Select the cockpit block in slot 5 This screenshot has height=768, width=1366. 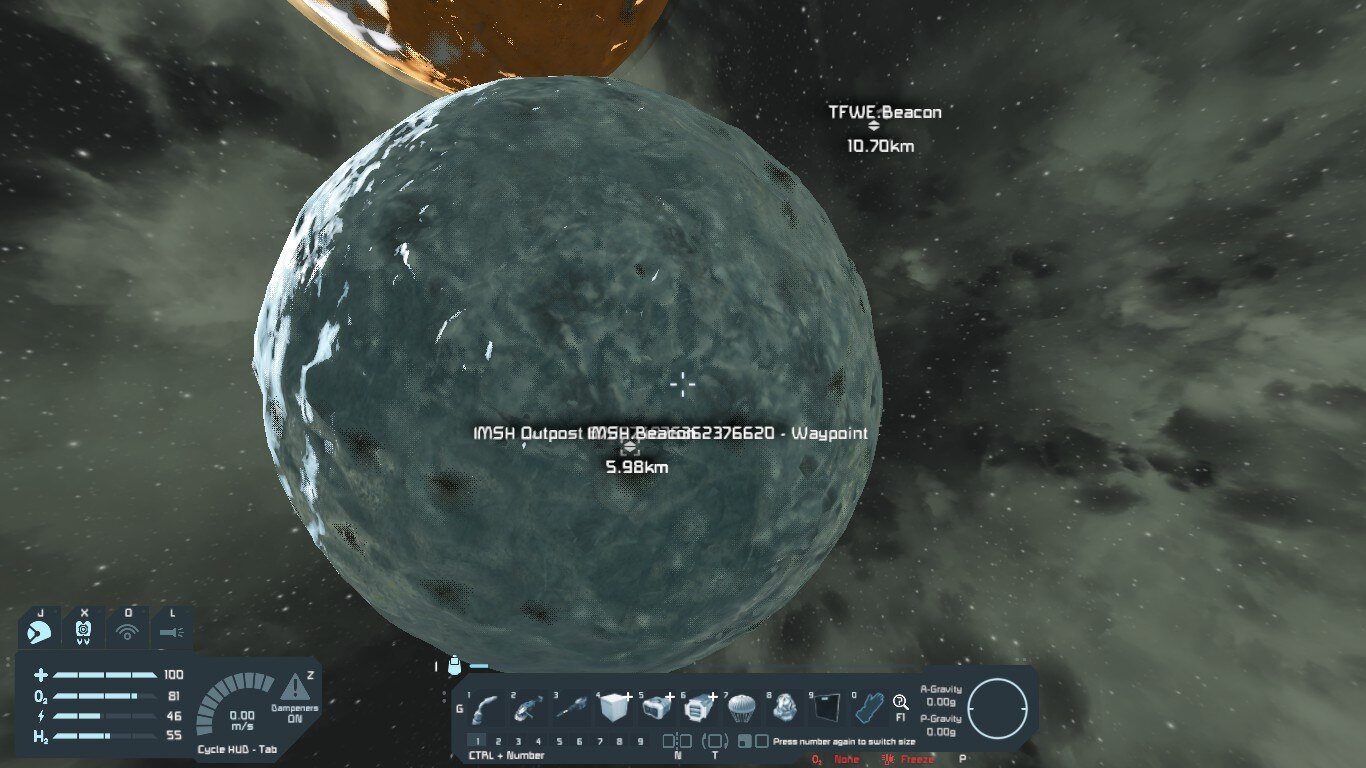655,709
